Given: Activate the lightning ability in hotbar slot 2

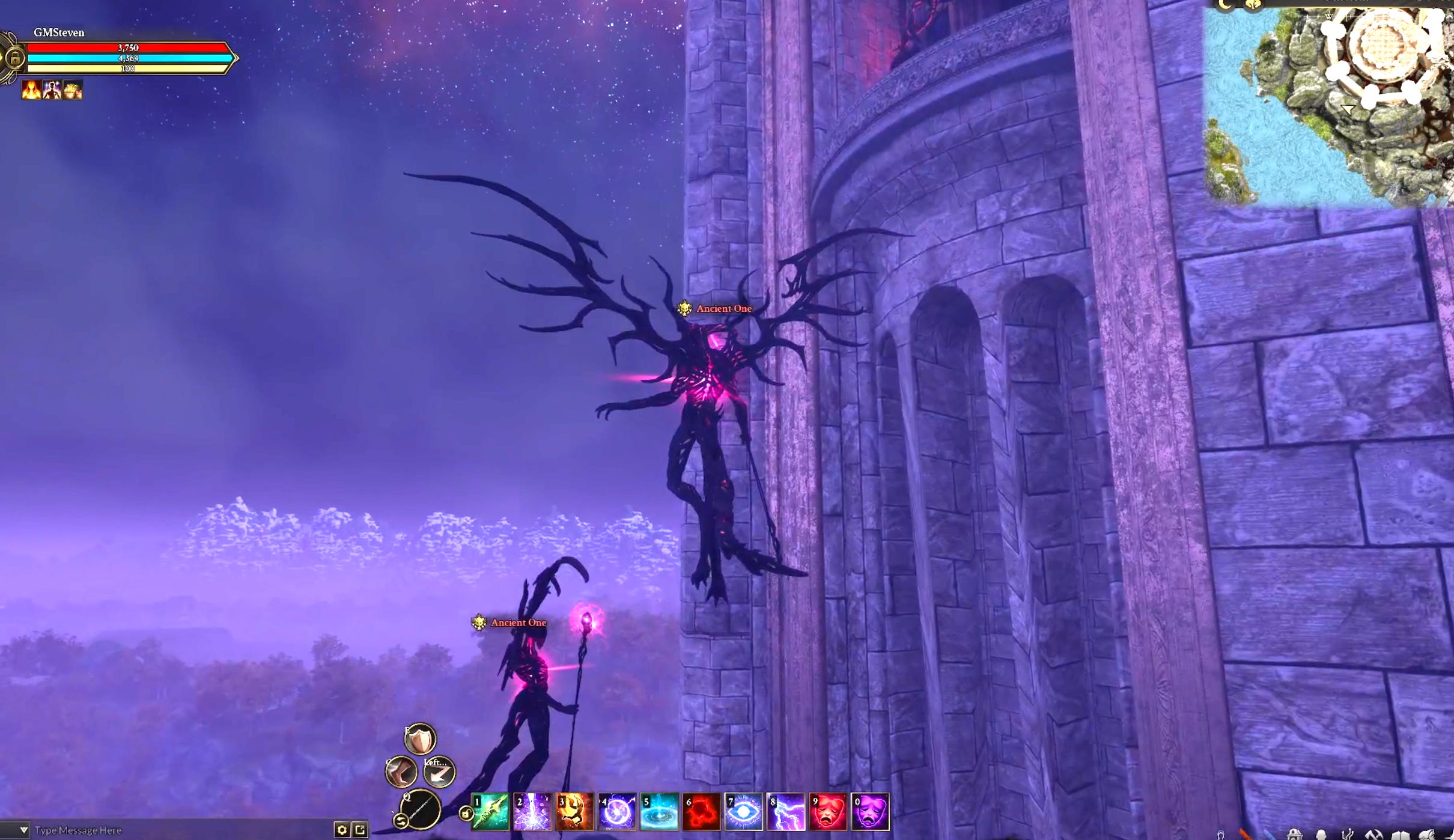Looking at the screenshot, I should (533, 812).
